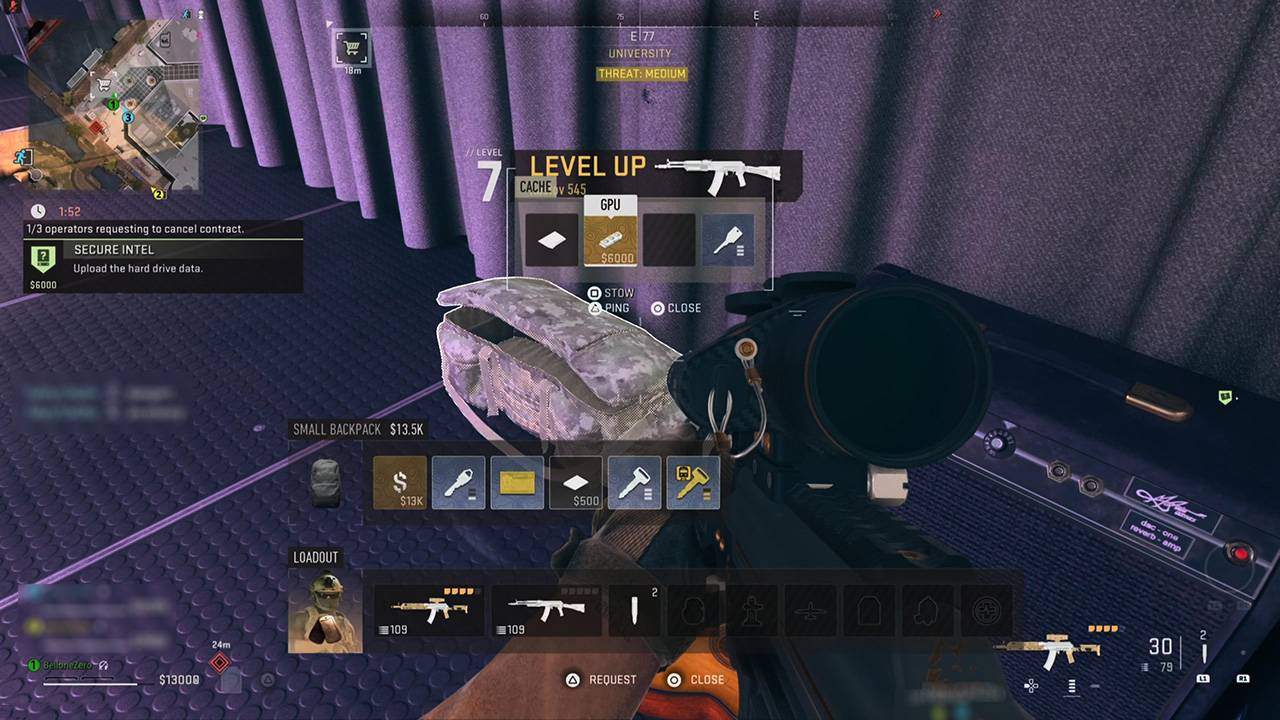Select the gold skeleton keys in the backpack

point(693,482)
